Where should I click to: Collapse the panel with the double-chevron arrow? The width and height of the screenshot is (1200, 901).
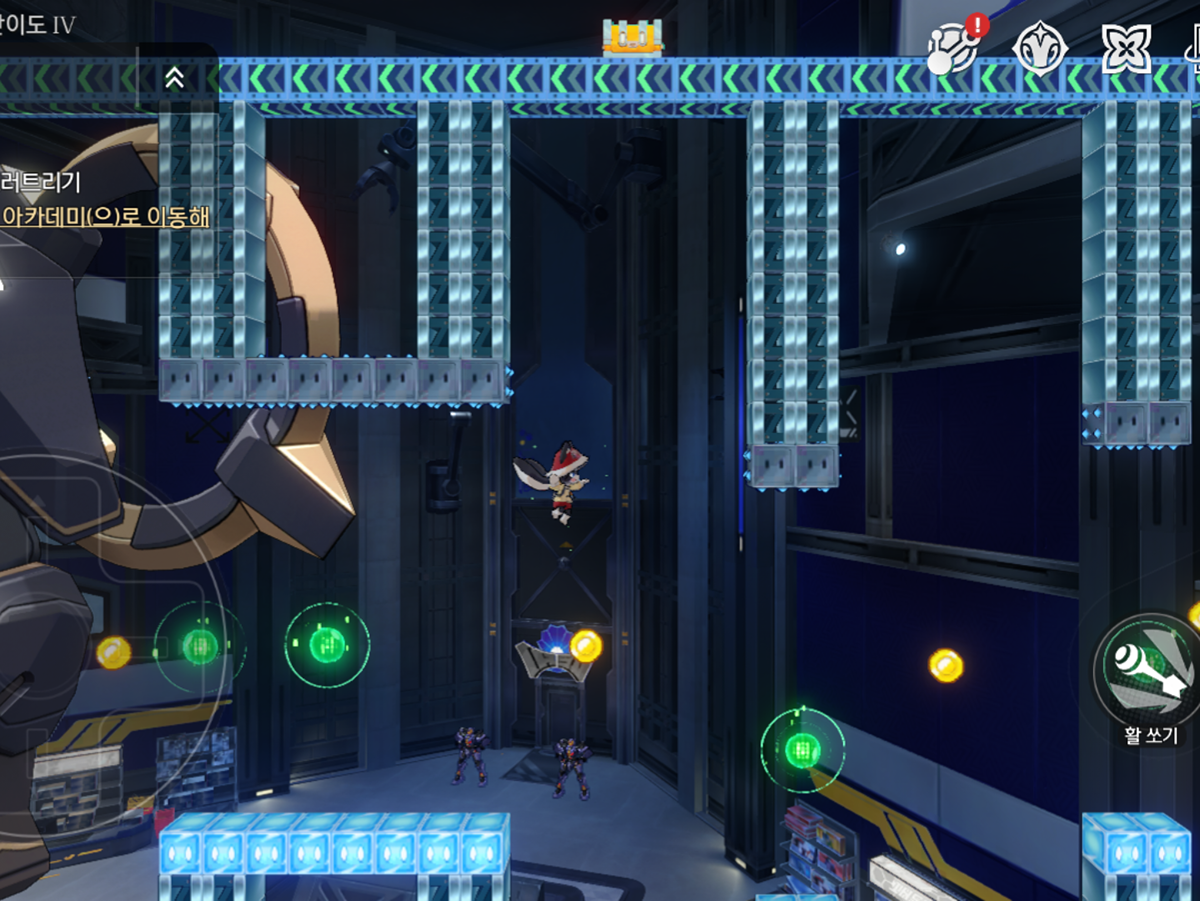click(174, 78)
